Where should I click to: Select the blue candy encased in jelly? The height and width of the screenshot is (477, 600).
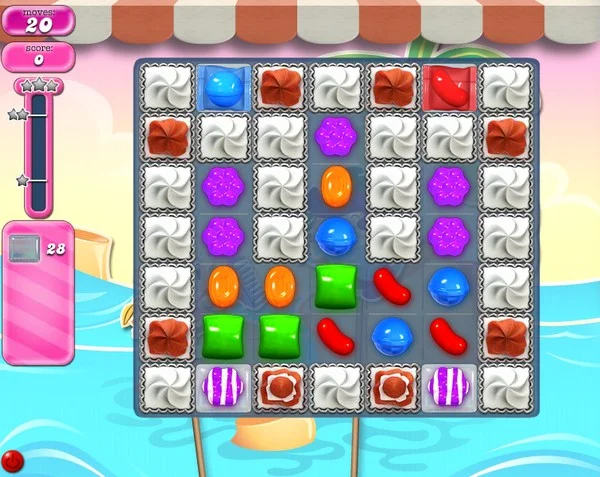point(224,86)
